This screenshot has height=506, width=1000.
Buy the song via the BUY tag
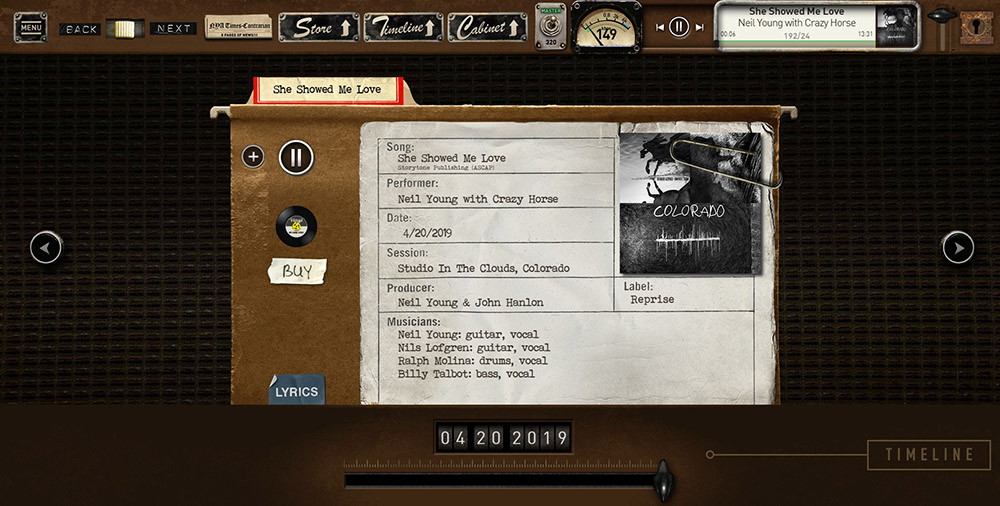(x=297, y=271)
